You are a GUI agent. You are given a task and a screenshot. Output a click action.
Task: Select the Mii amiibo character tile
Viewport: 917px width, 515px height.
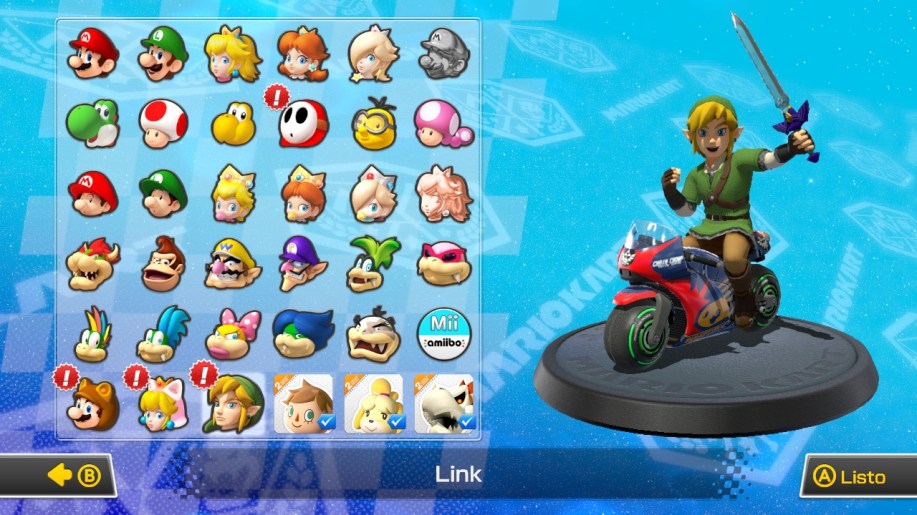point(442,334)
